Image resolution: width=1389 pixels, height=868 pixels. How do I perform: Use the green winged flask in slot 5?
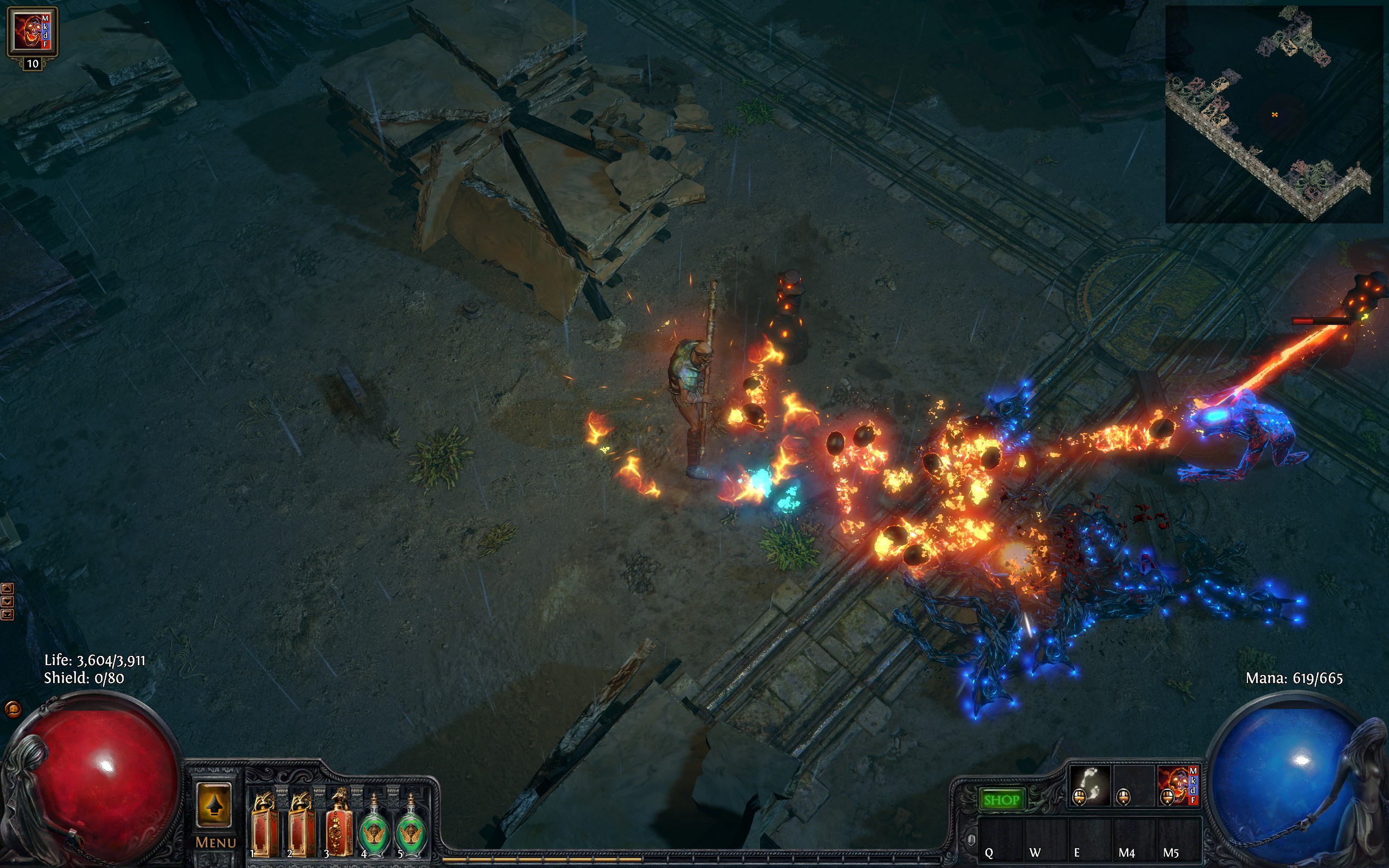coord(411,827)
